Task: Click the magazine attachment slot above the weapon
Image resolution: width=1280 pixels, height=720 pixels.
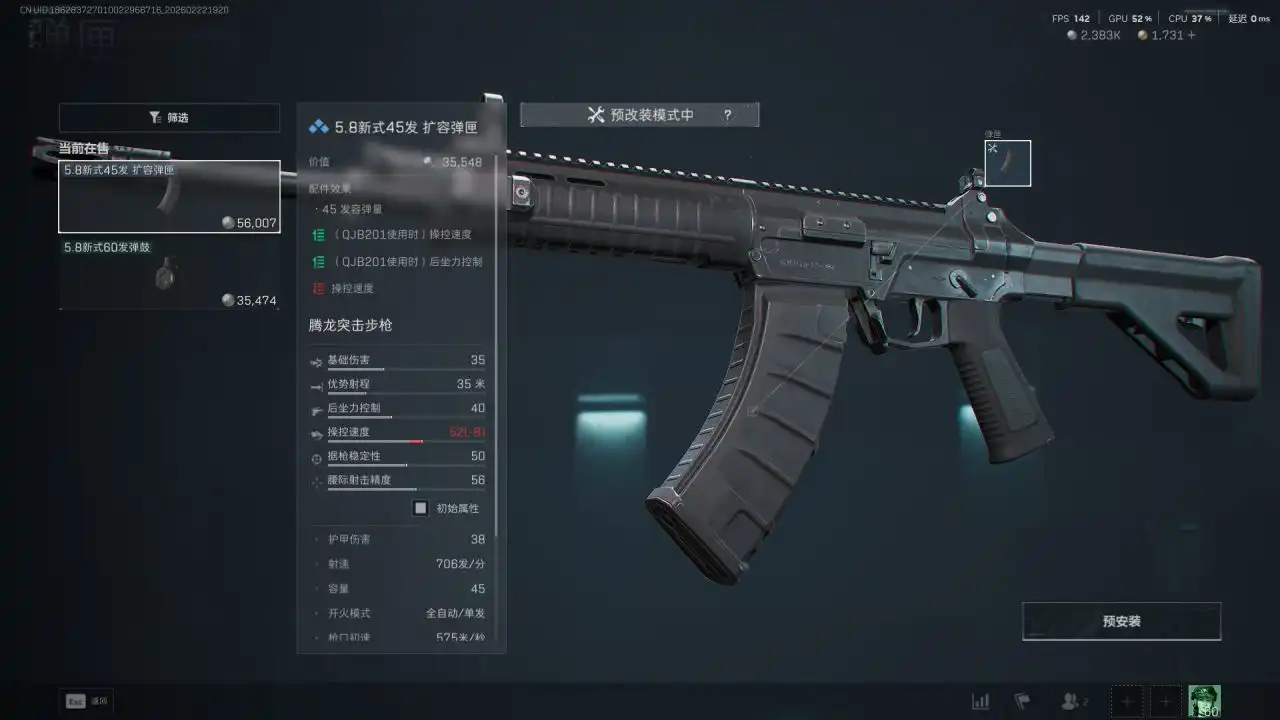Action: pyautogui.click(x=1007, y=162)
